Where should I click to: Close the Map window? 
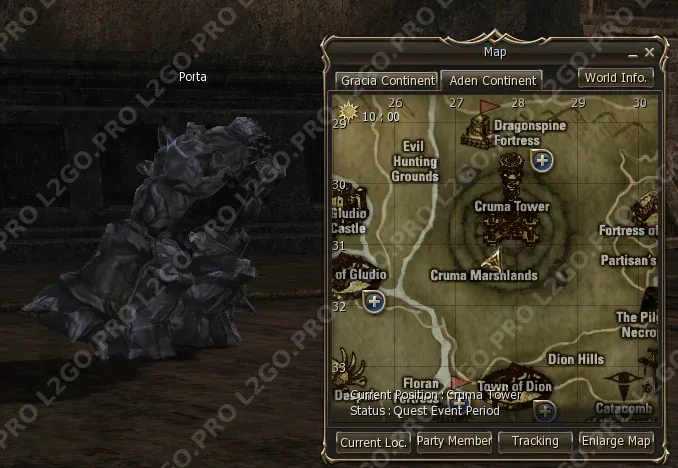650,52
